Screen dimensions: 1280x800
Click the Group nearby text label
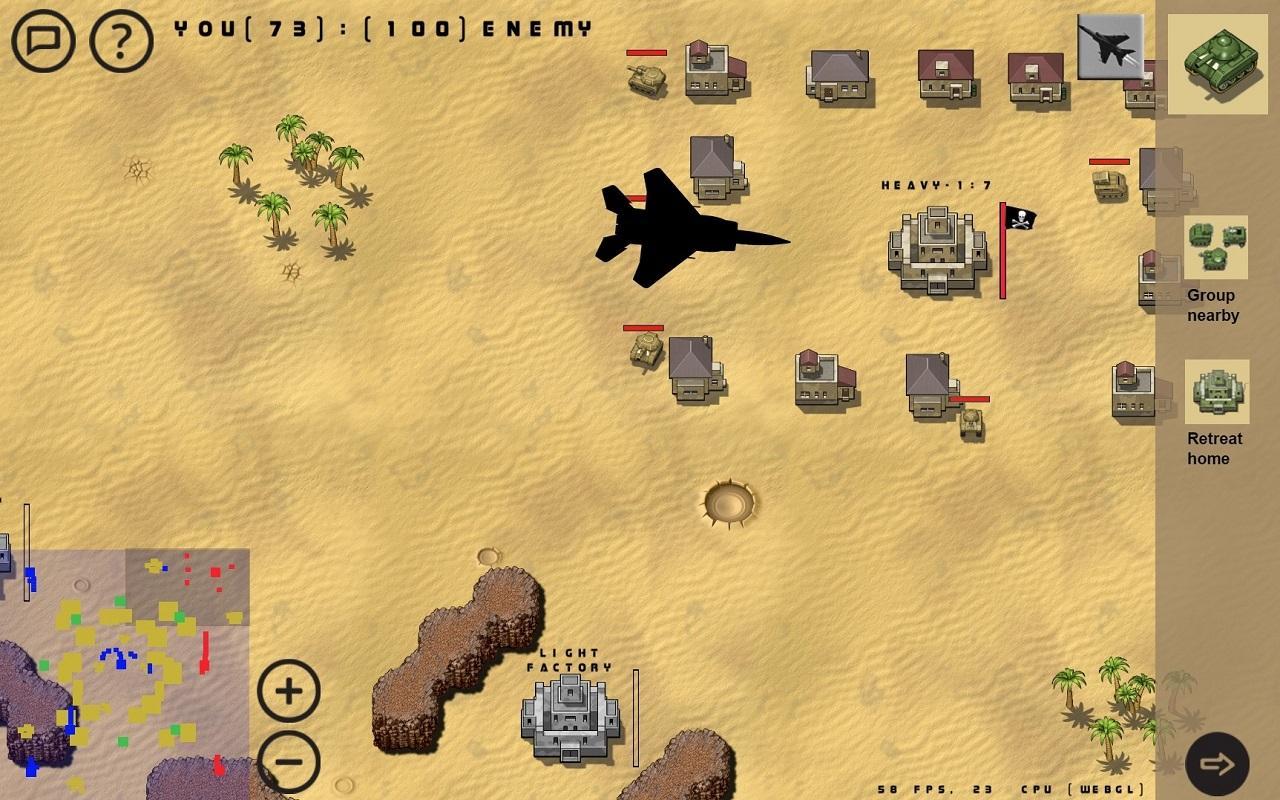coord(1212,305)
